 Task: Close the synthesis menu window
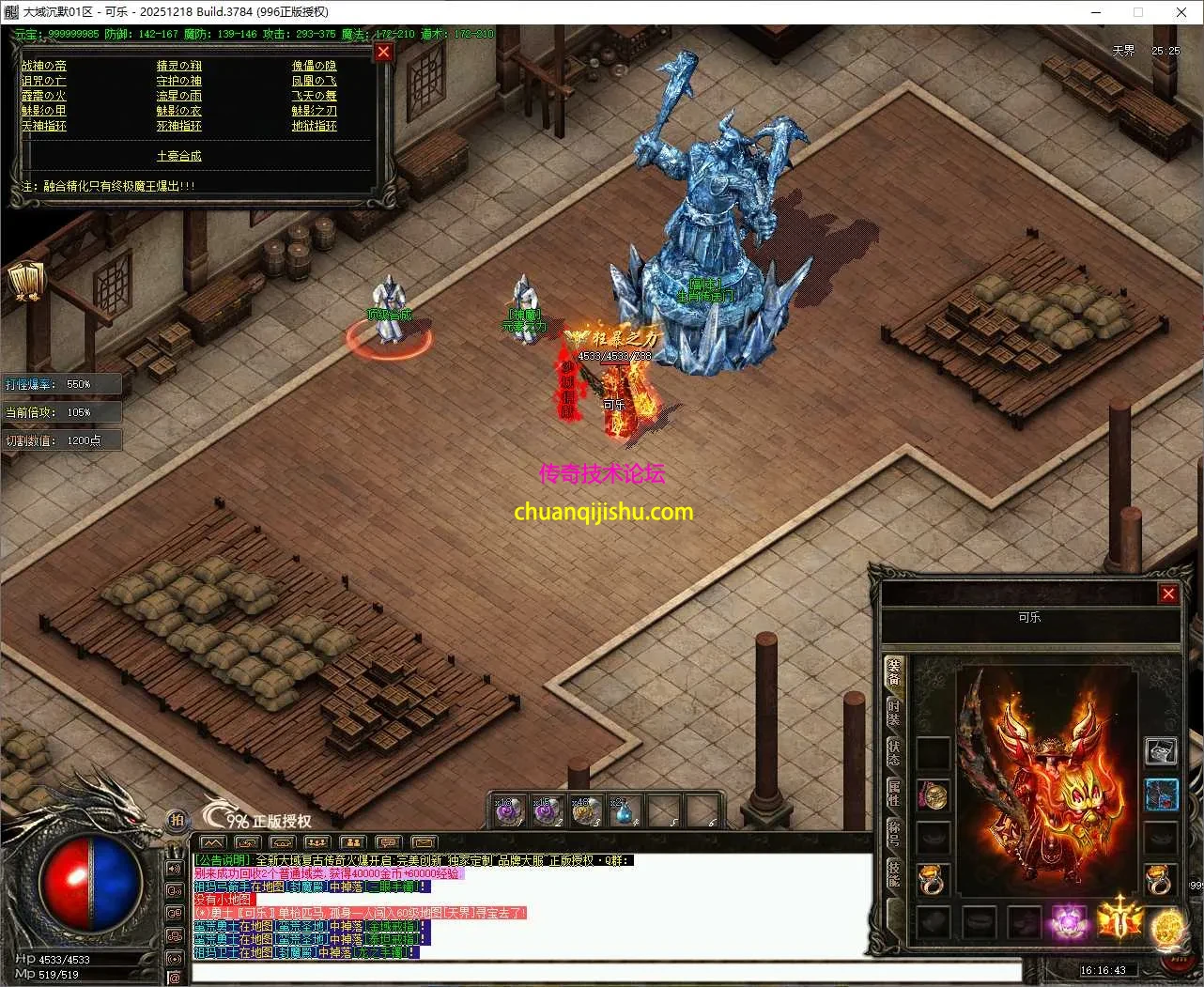tap(383, 53)
